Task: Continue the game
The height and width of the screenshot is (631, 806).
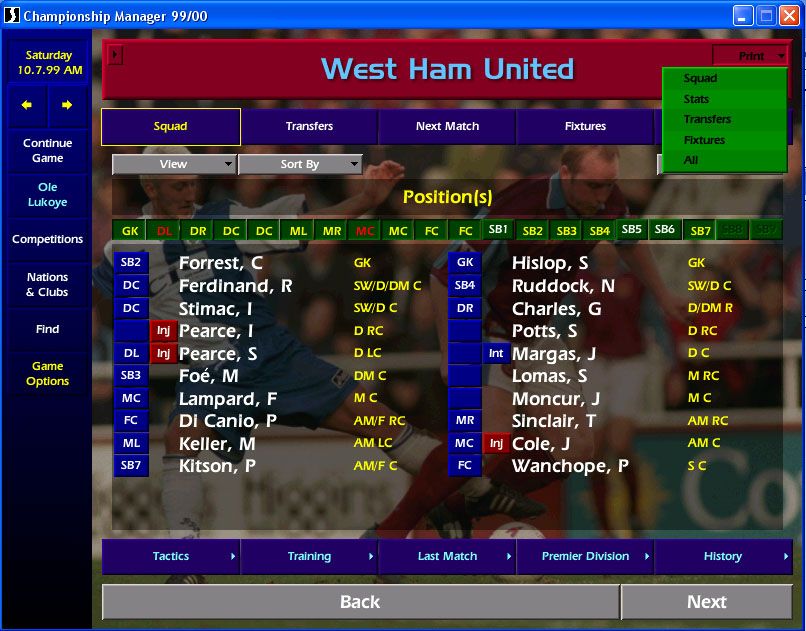Action: pos(47,150)
